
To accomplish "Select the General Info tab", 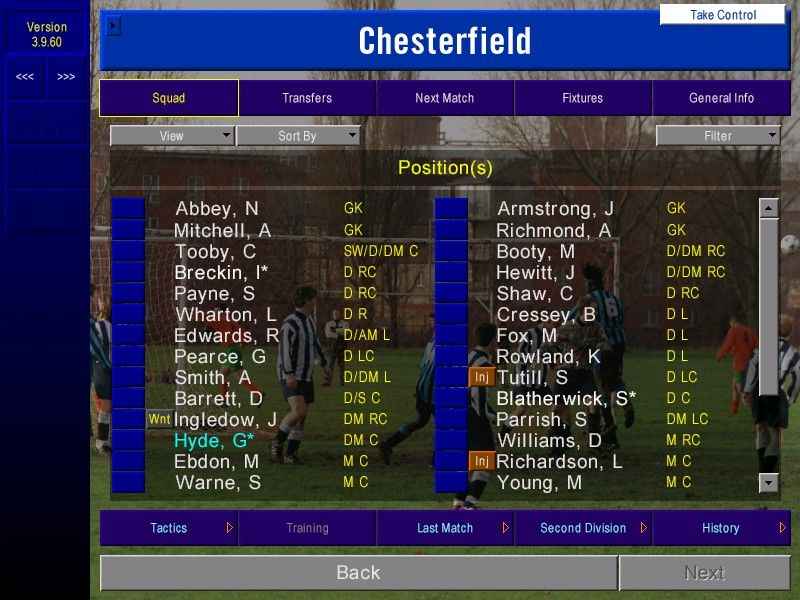I will (x=721, y=98).
